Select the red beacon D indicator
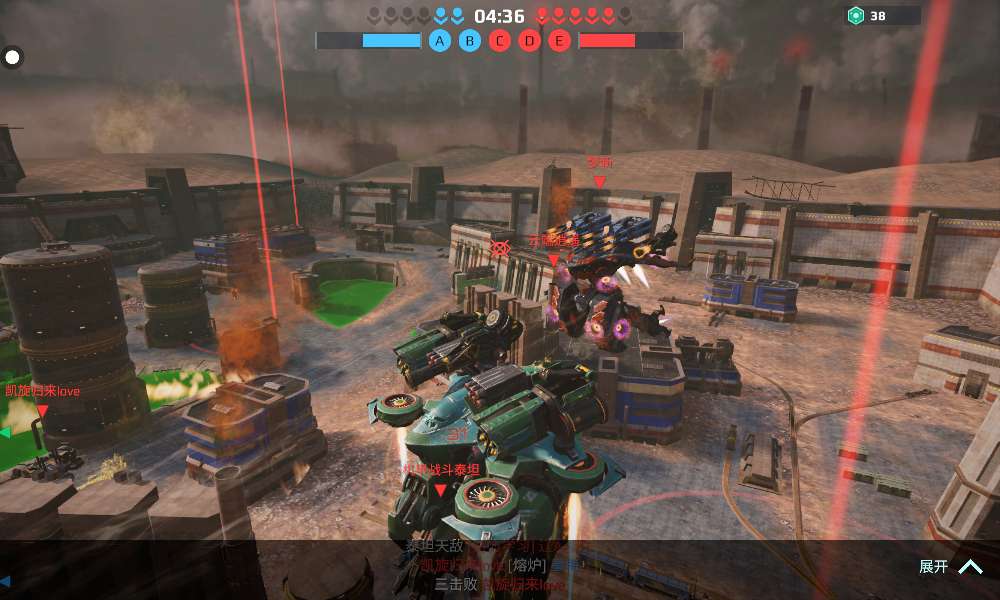The width and height of the screenshot is (1000, 600). (530, 41)
